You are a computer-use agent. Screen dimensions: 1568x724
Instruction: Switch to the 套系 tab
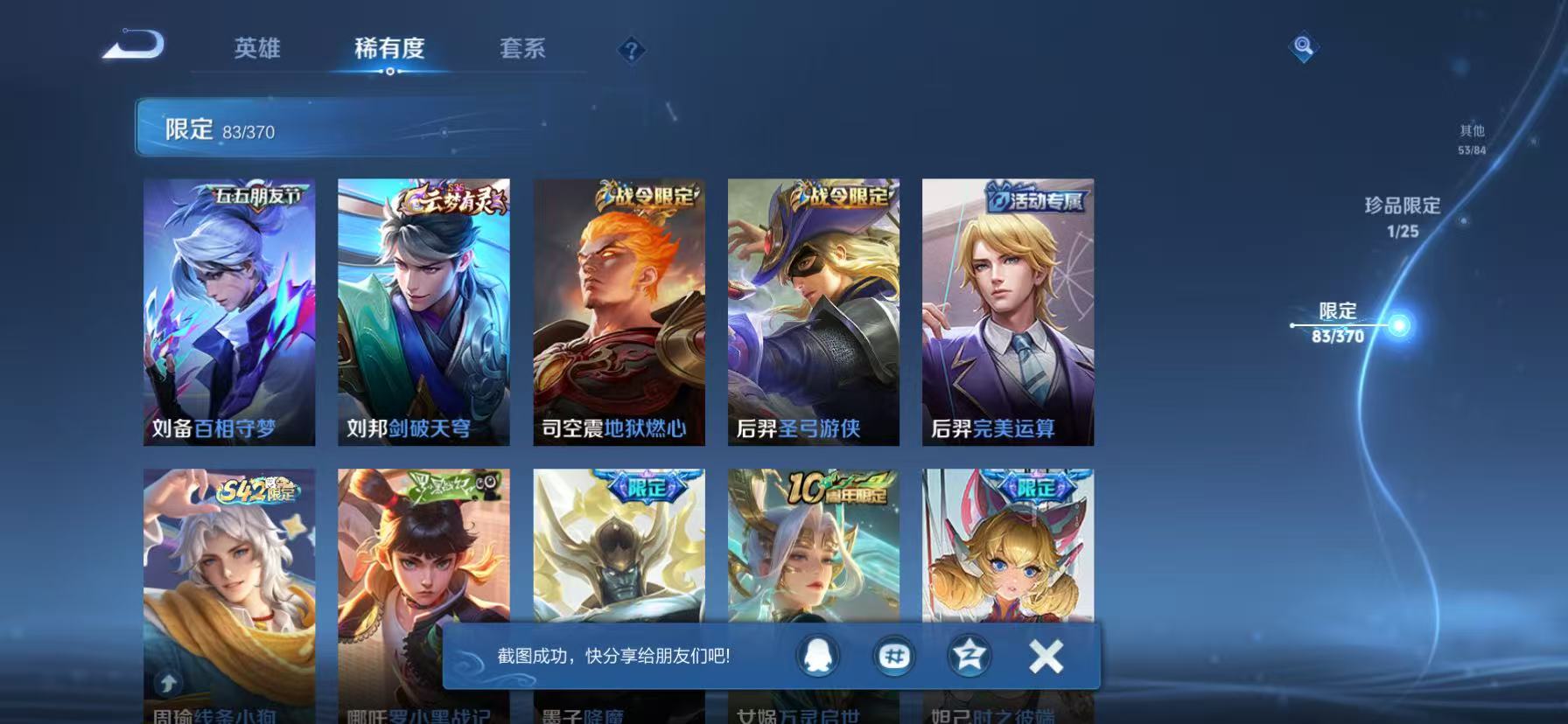pos(521,50)
